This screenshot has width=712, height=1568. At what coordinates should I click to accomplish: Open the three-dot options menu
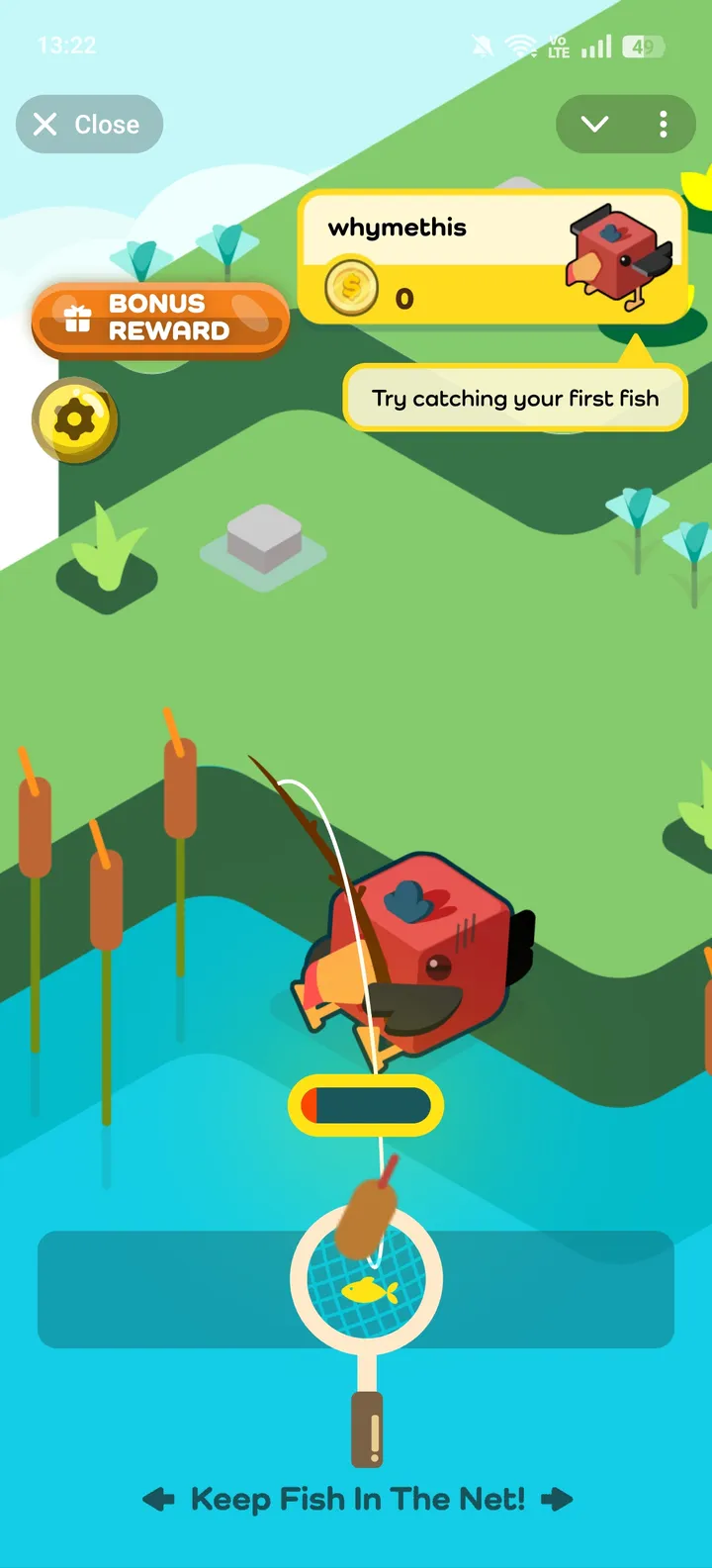click(x=663, y=125)
